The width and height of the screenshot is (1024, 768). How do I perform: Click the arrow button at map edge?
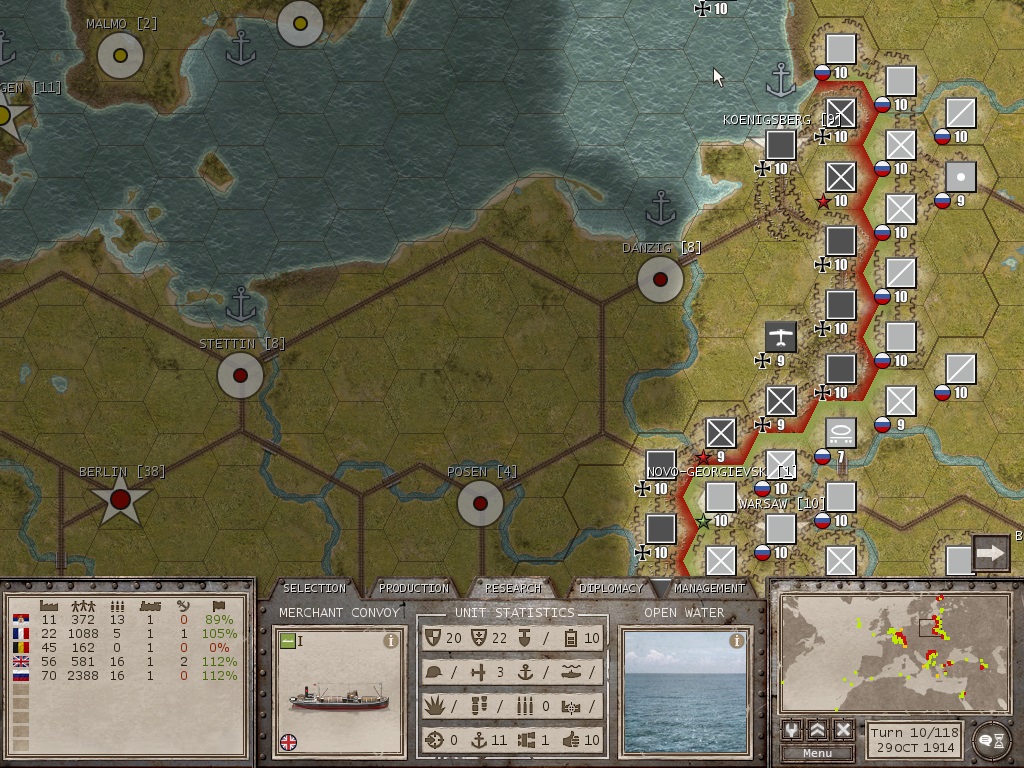coord(990,552)
